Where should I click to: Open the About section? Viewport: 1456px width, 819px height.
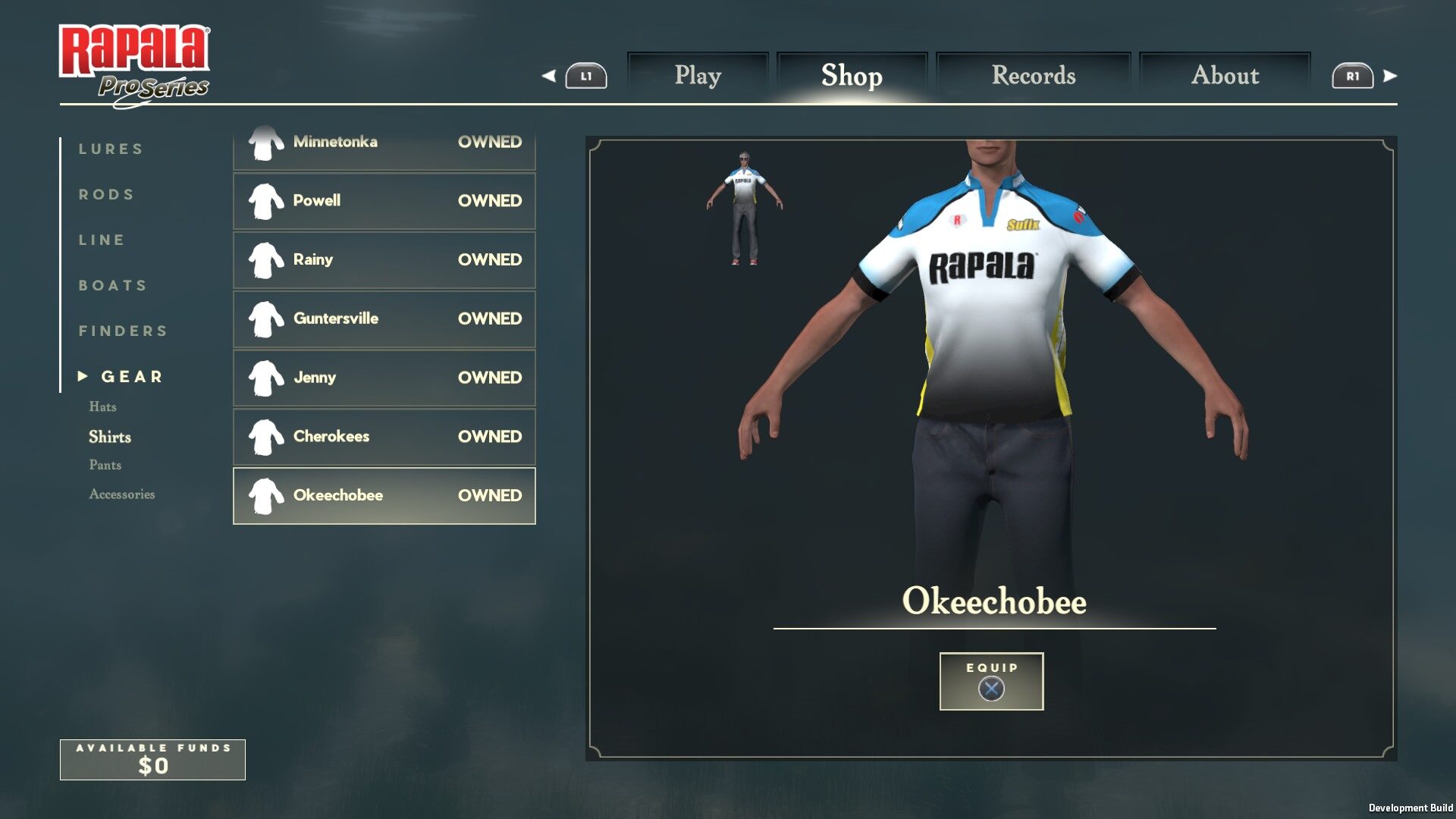point(1225,75)
